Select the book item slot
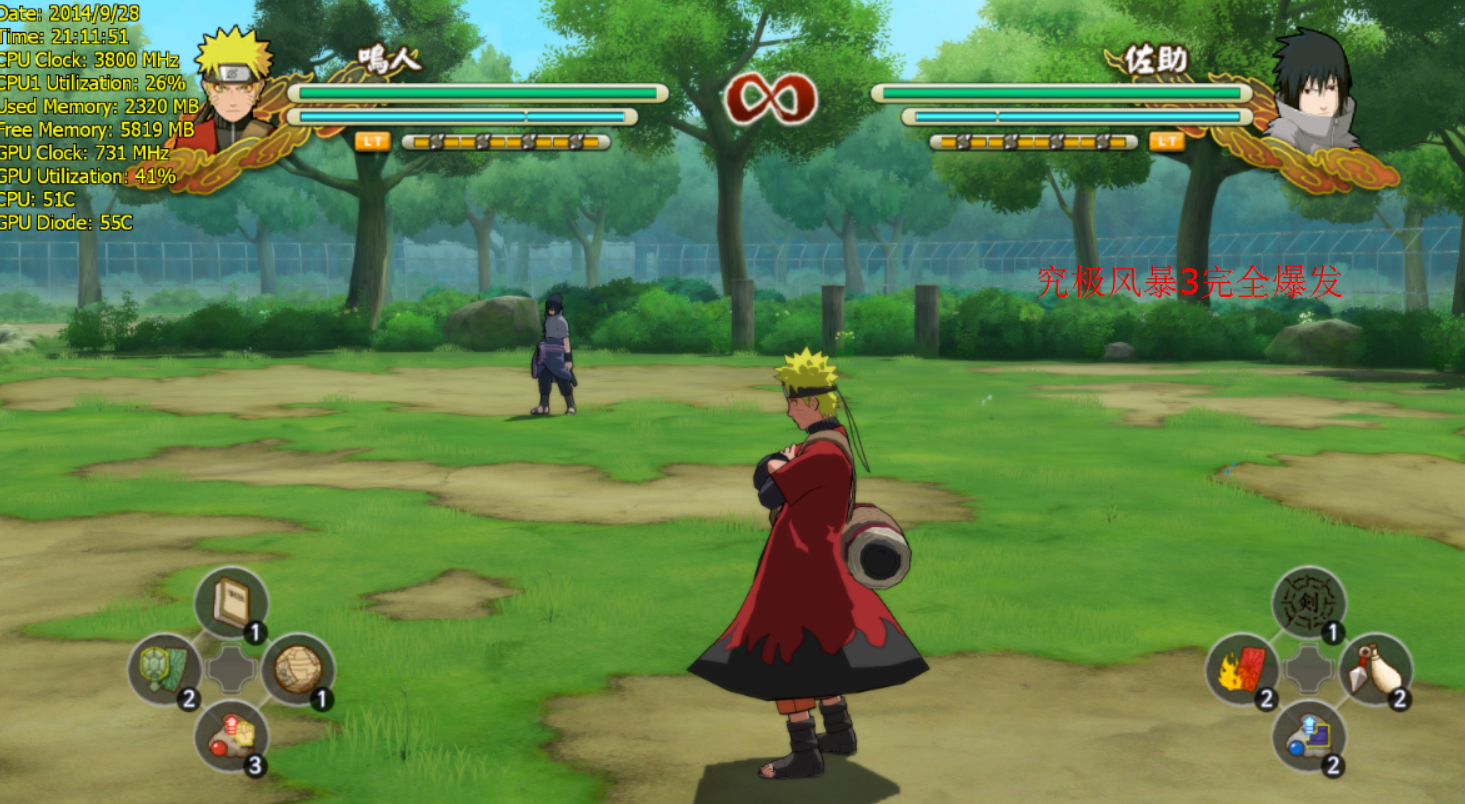The width and height of the screenshot is (1465, 804). pos(231,603)
